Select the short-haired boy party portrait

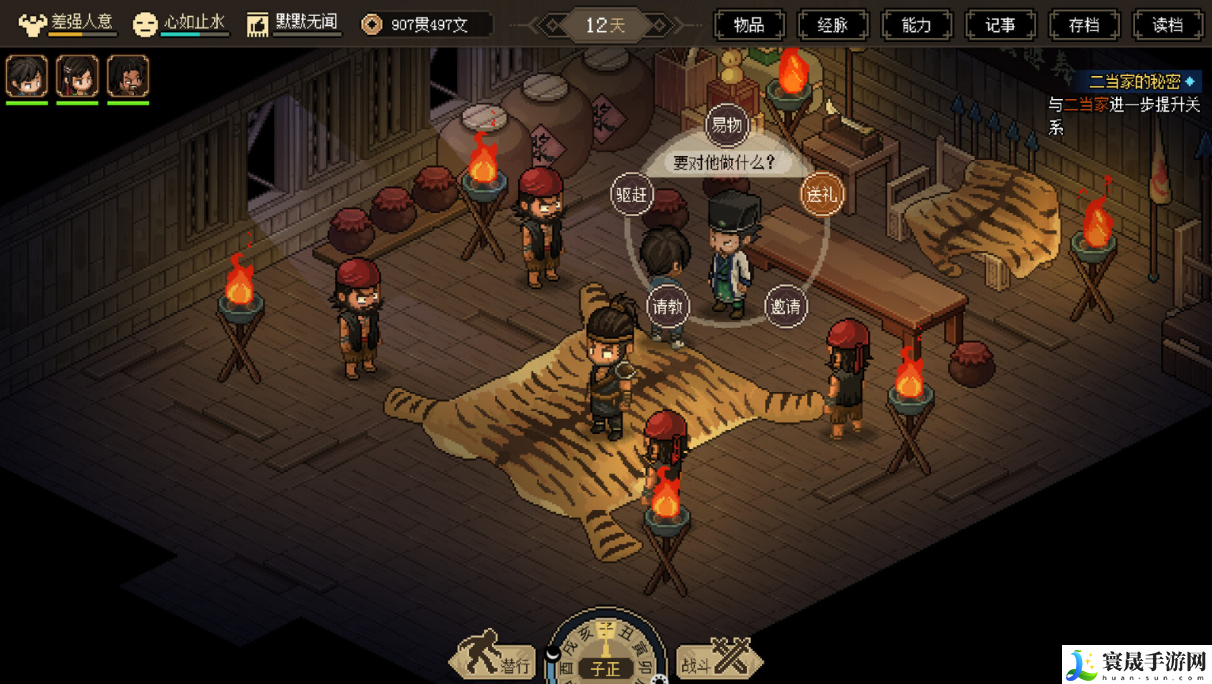[27, 76]
